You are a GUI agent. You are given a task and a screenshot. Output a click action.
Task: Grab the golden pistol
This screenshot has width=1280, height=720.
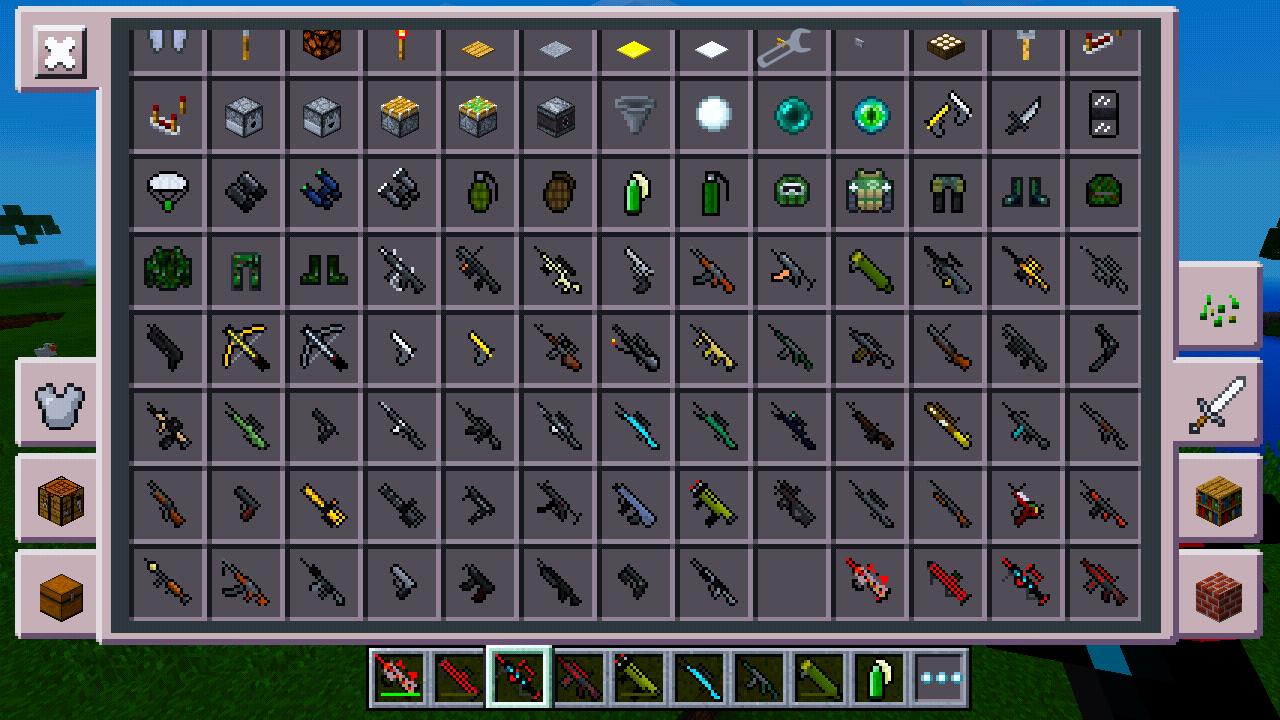[x=480, y=348]
